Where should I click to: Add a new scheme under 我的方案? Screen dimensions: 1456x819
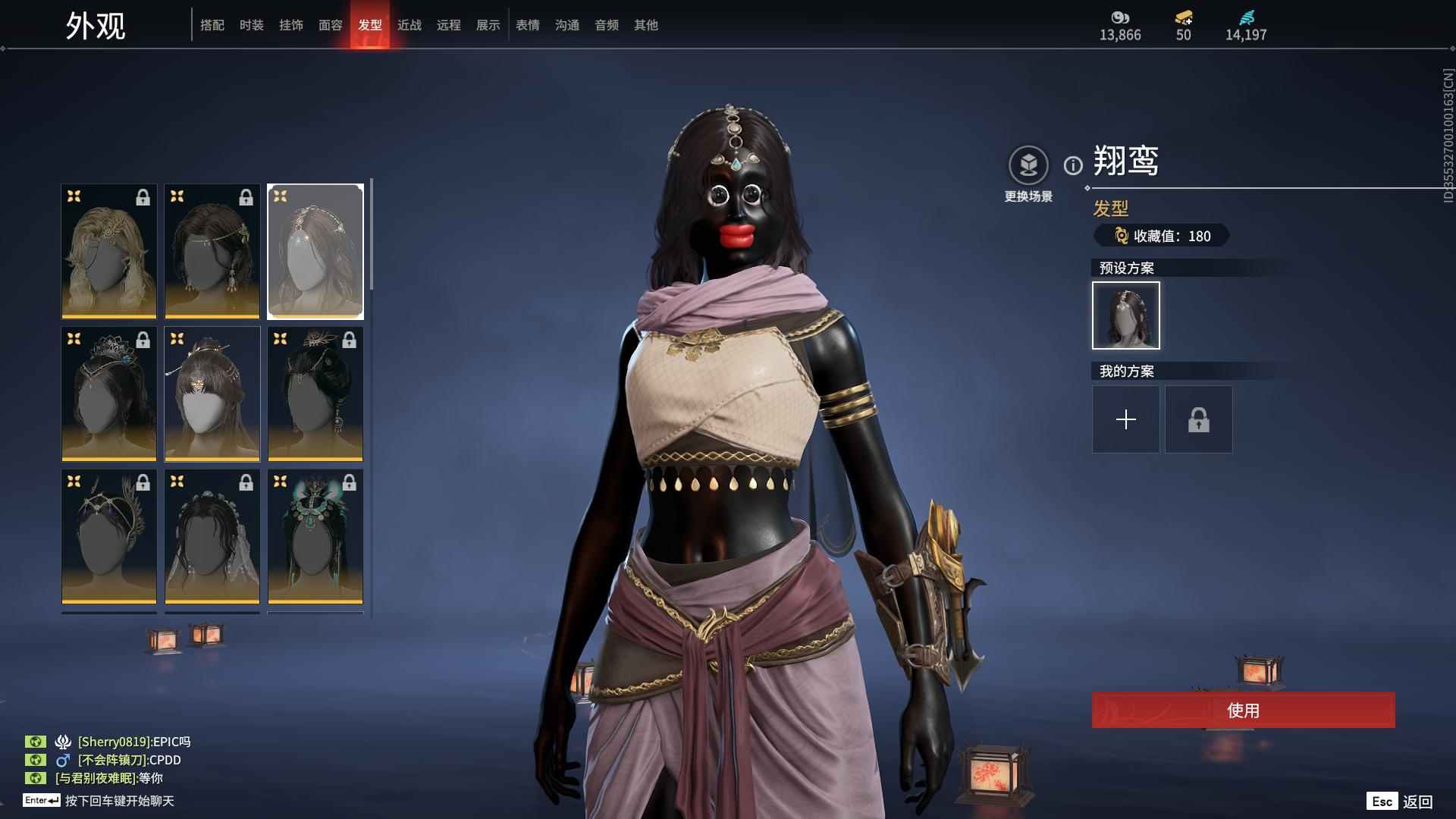(x=1125, y=419)
